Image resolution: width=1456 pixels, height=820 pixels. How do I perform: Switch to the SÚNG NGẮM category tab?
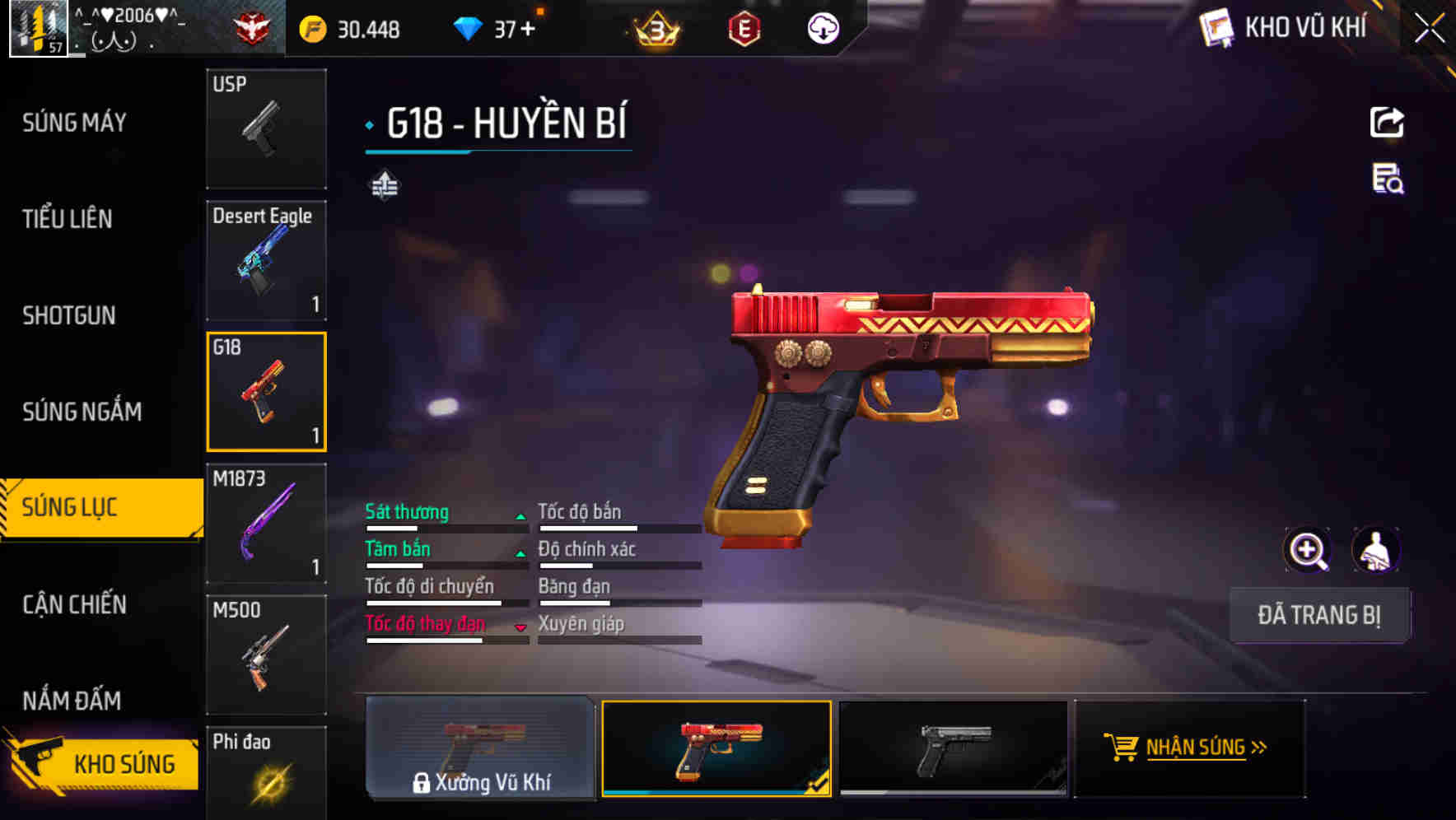(x=82, y=411)
